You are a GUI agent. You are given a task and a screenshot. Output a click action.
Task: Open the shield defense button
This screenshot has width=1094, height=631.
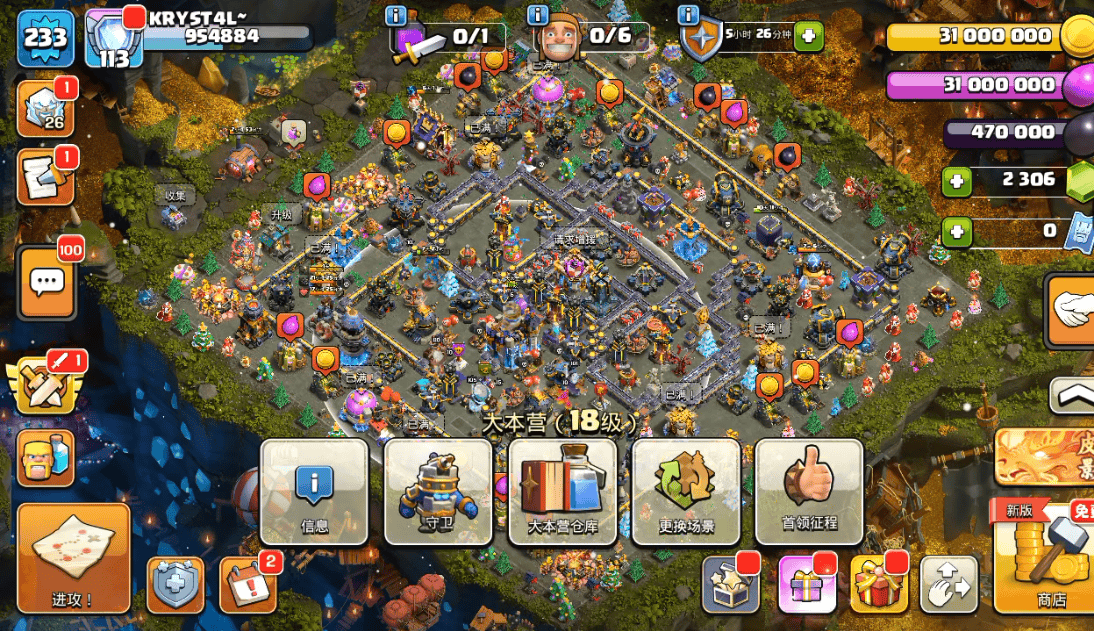click(x=175, y=585)
